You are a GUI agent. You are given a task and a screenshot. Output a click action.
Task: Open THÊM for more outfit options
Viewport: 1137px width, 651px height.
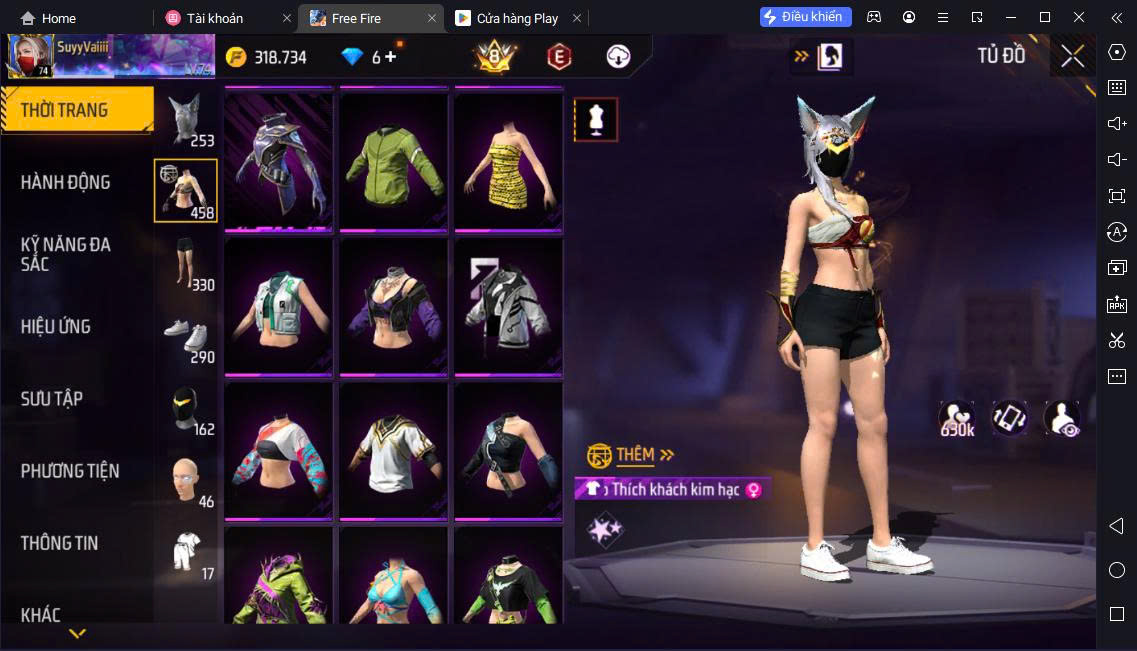(x=635, y=455)
